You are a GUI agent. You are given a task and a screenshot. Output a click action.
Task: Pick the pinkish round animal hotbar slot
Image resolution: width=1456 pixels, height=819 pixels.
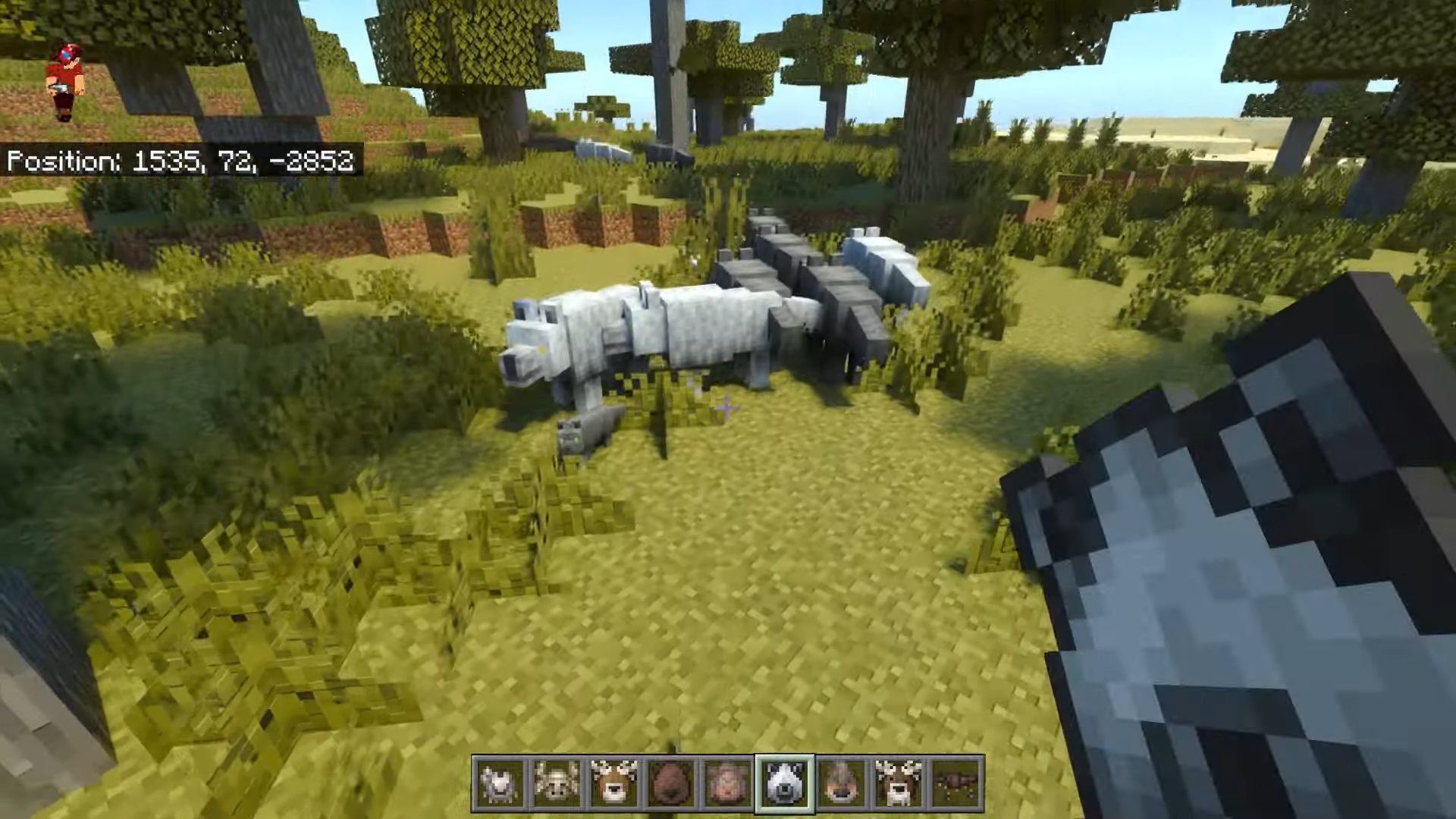pyautogui.click(x=727, y=783)
